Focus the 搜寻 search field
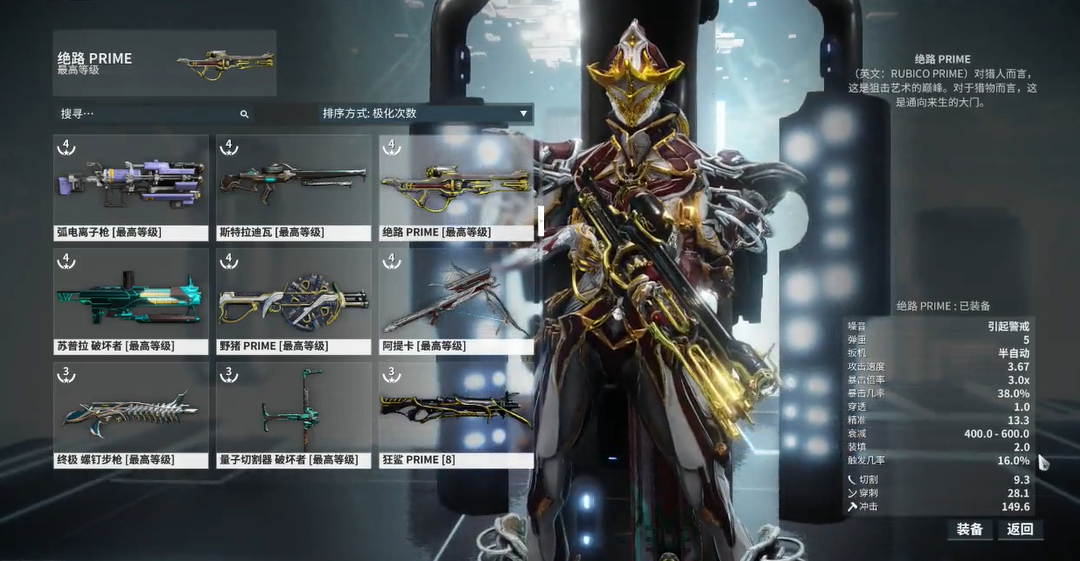 [x=150, y=114]
